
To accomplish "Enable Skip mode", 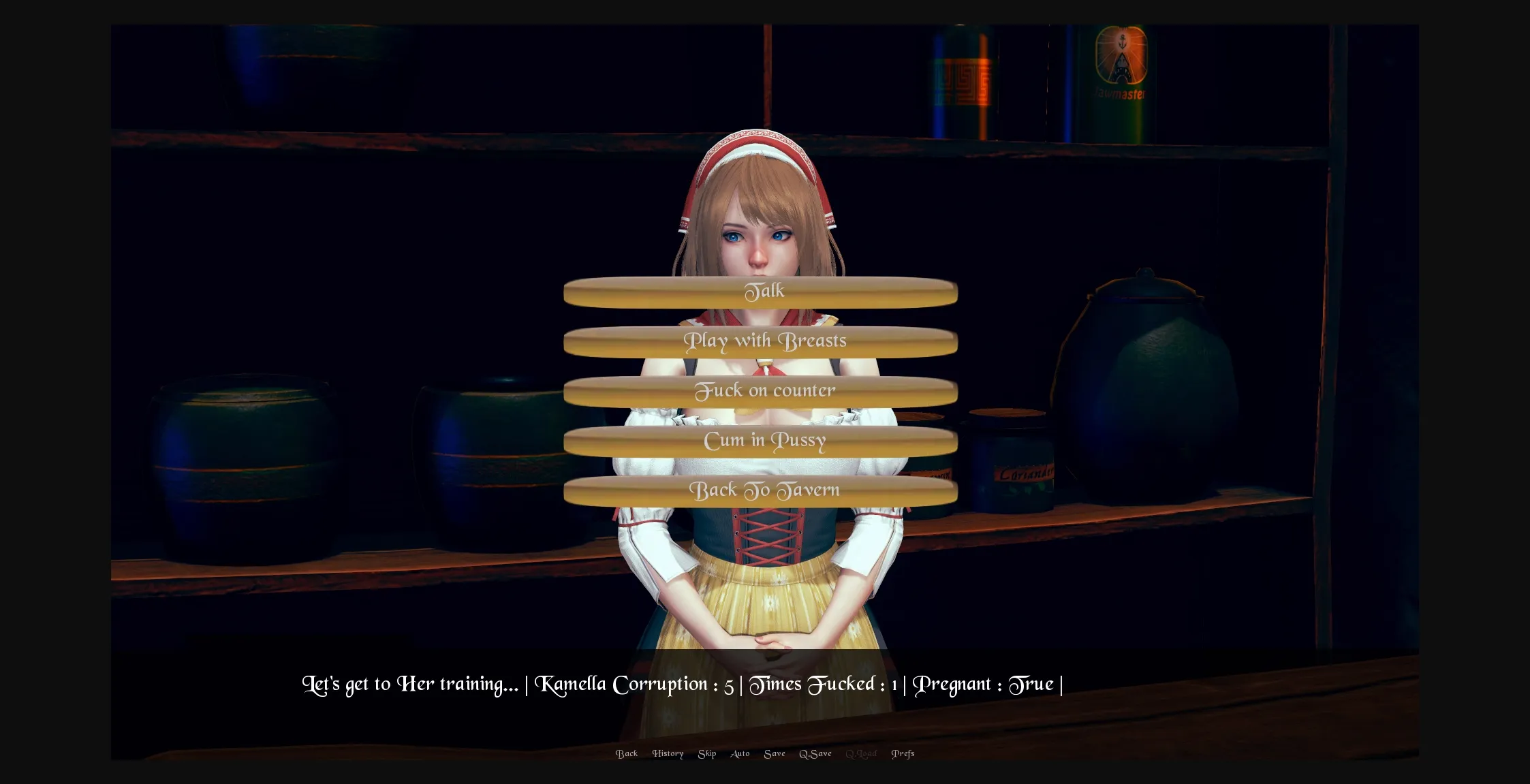I will pyautogui.click(x=707, y=753).
